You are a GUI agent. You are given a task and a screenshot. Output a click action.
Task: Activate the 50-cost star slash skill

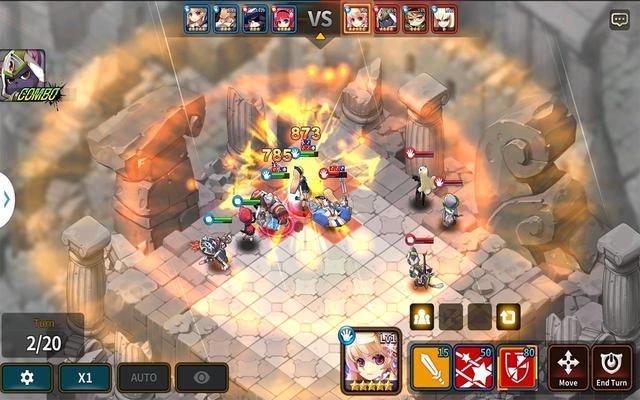474,368
